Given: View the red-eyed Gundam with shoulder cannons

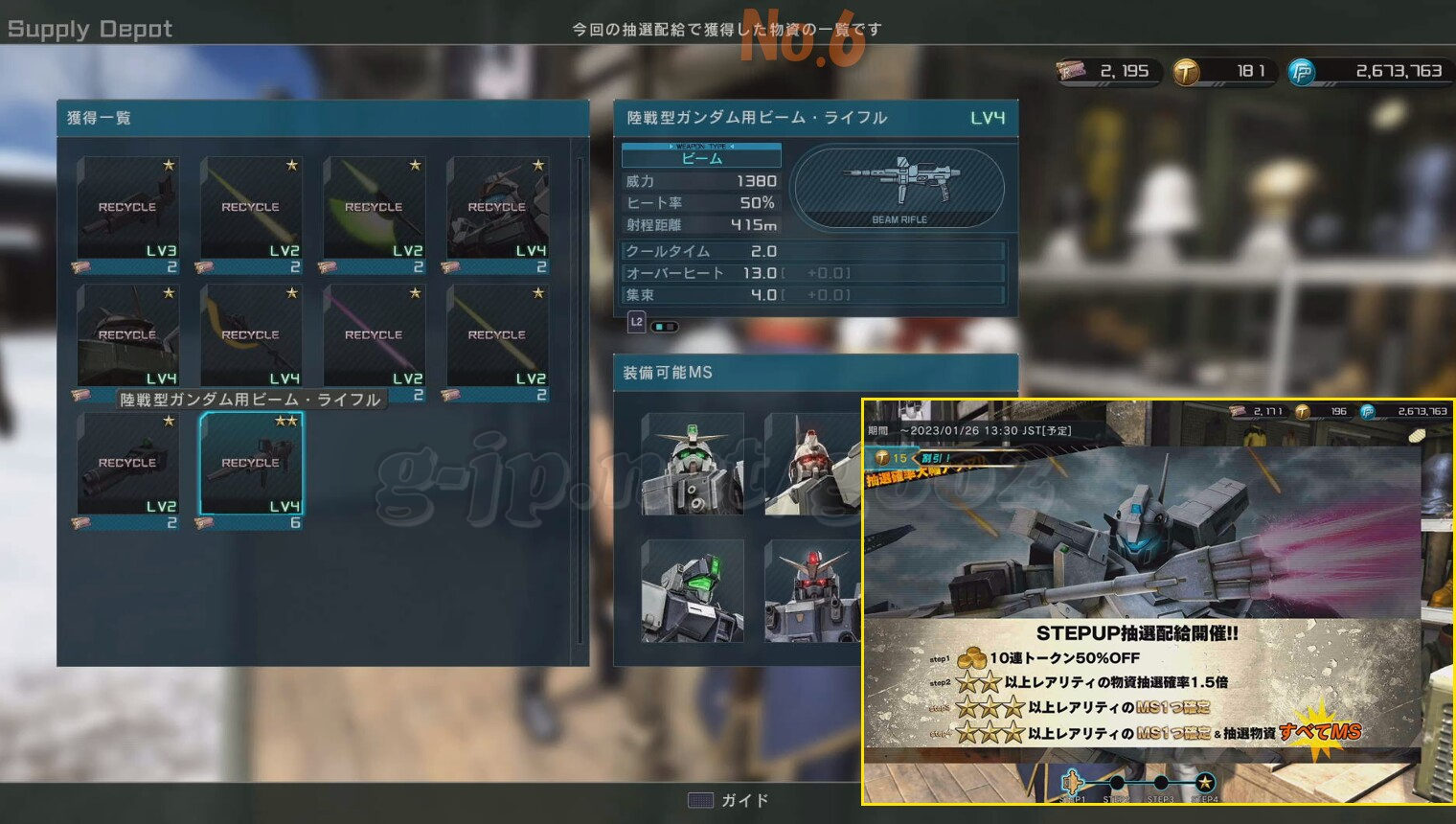Looking at the screenshot, I should pos(813,591).
